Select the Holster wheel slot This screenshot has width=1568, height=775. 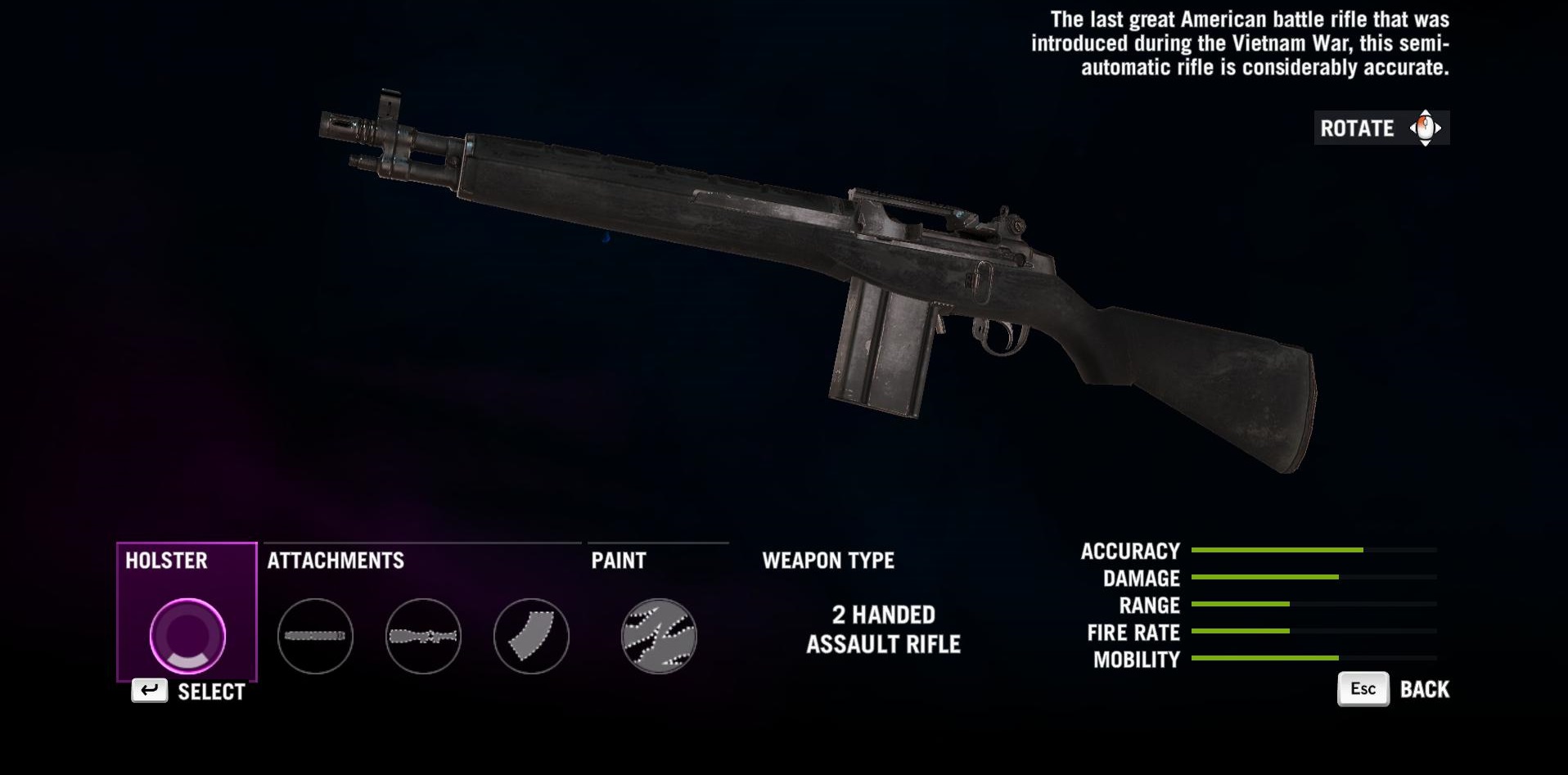point(187,636)
